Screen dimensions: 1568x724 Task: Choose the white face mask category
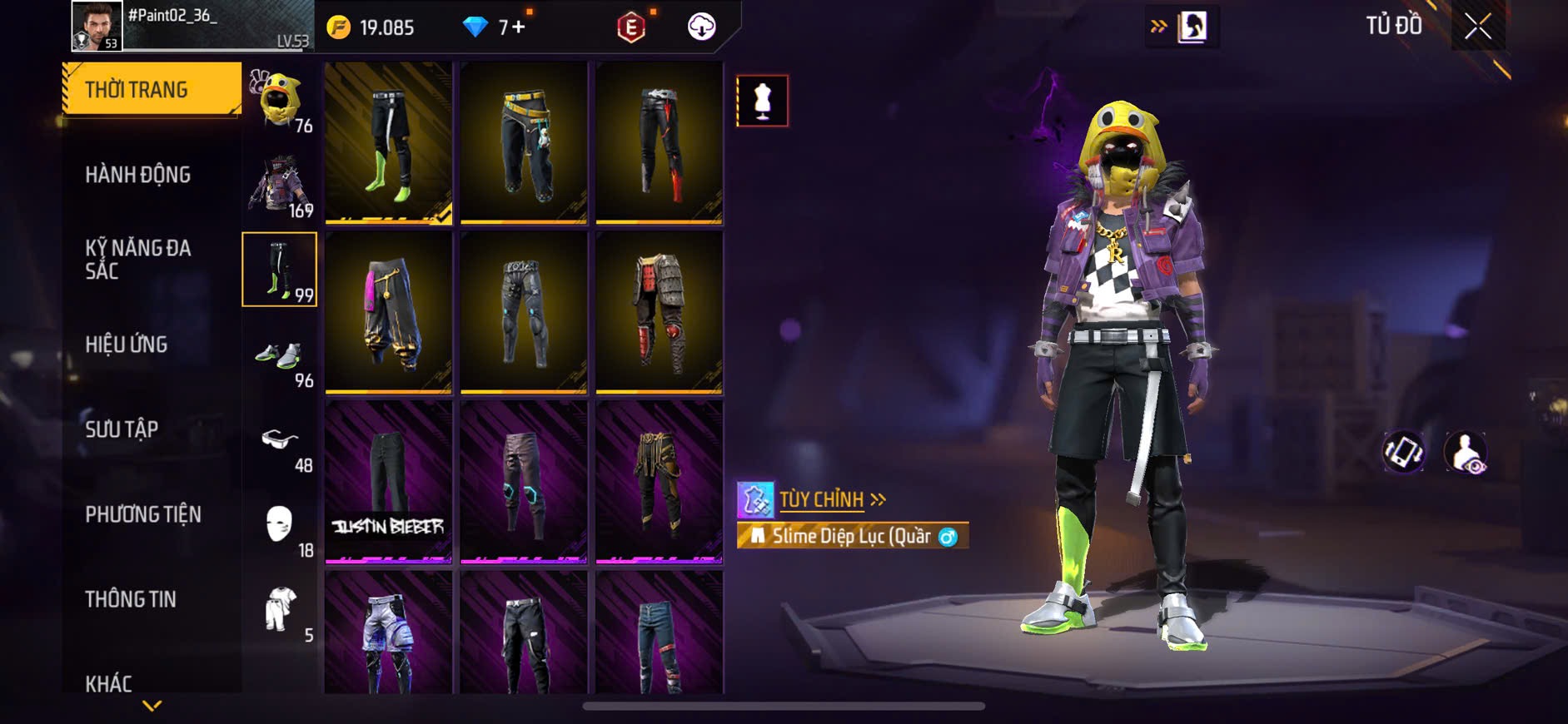tap(280, 526)
